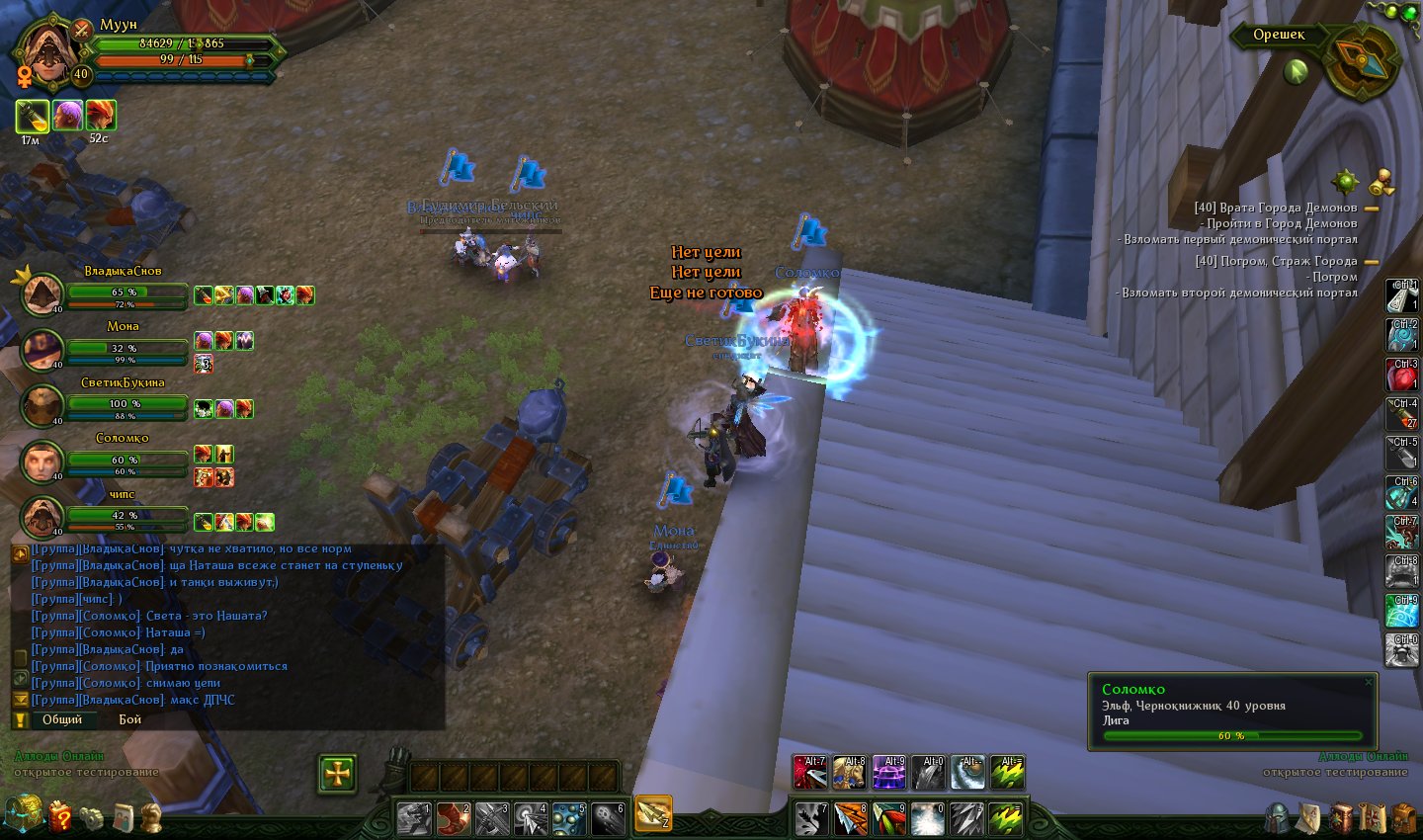Activate the Alt-9 purple ability
The width and height of the screenshot is (1423, 840).
pyautogui.click(x=888, y=773)
